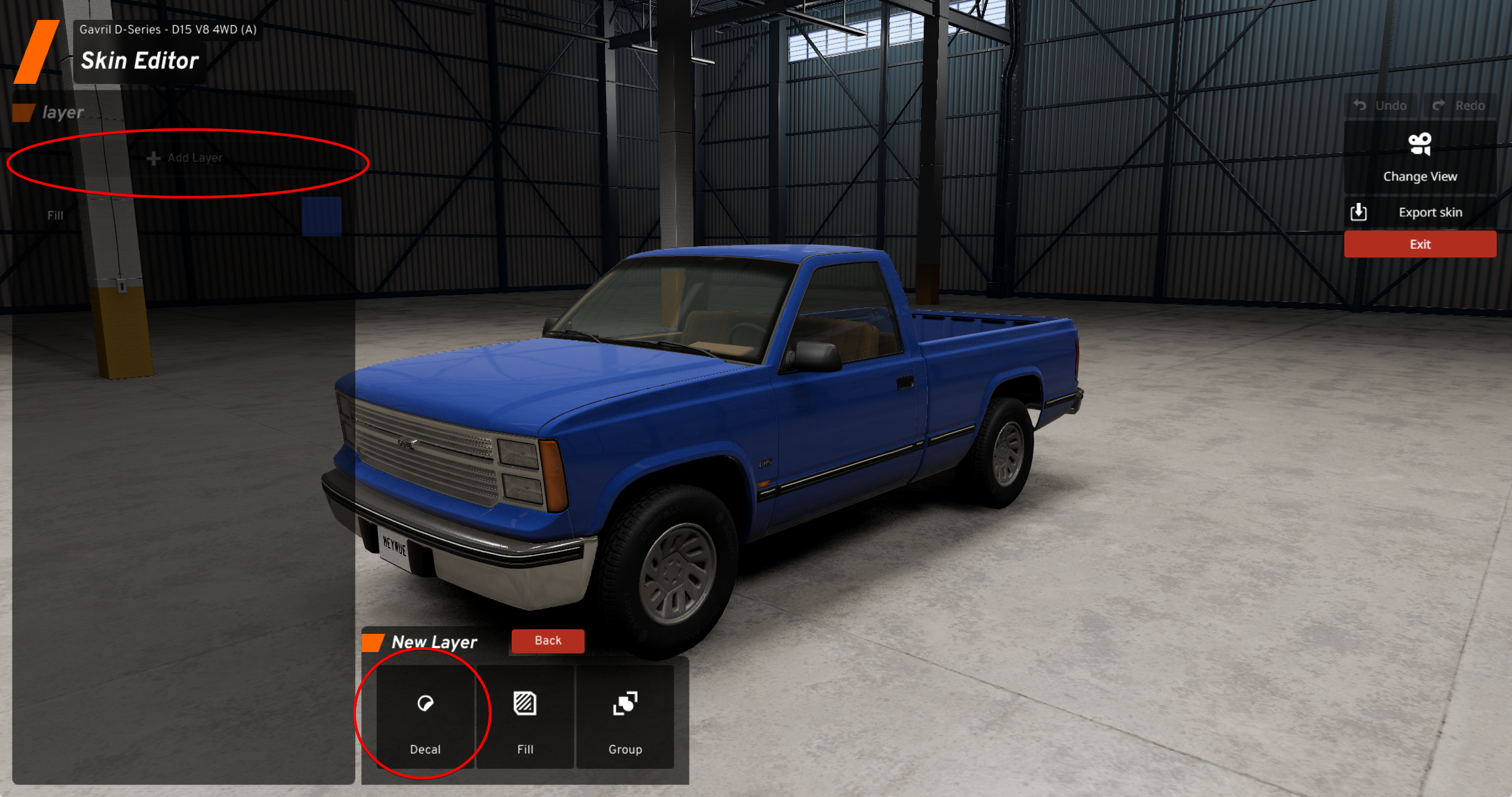Go Back from New Layer panel
This screenshot has height=797, width=1512.
coord(548,641)
